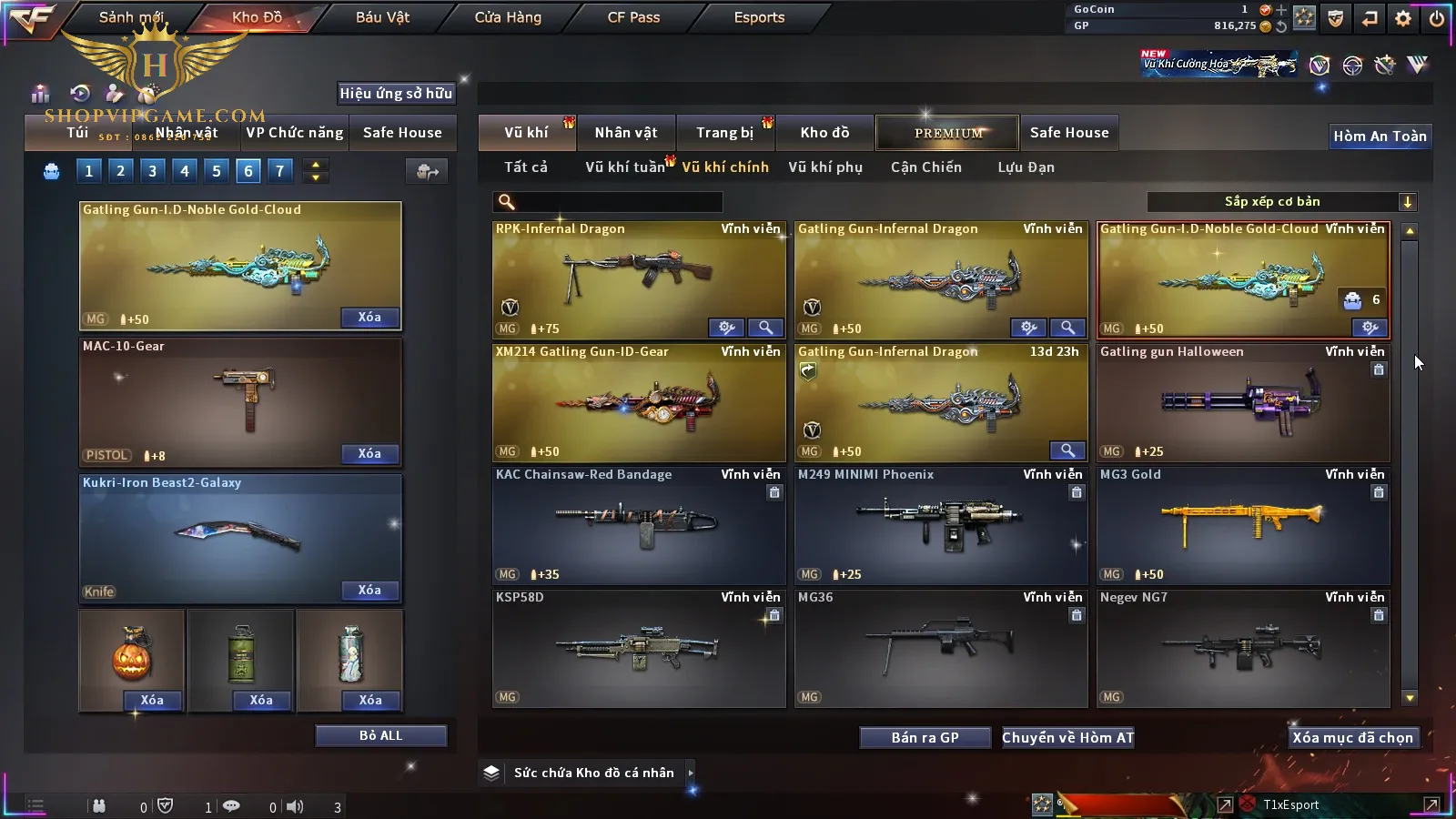Switch to bag slot number 3

click(152, 170)
